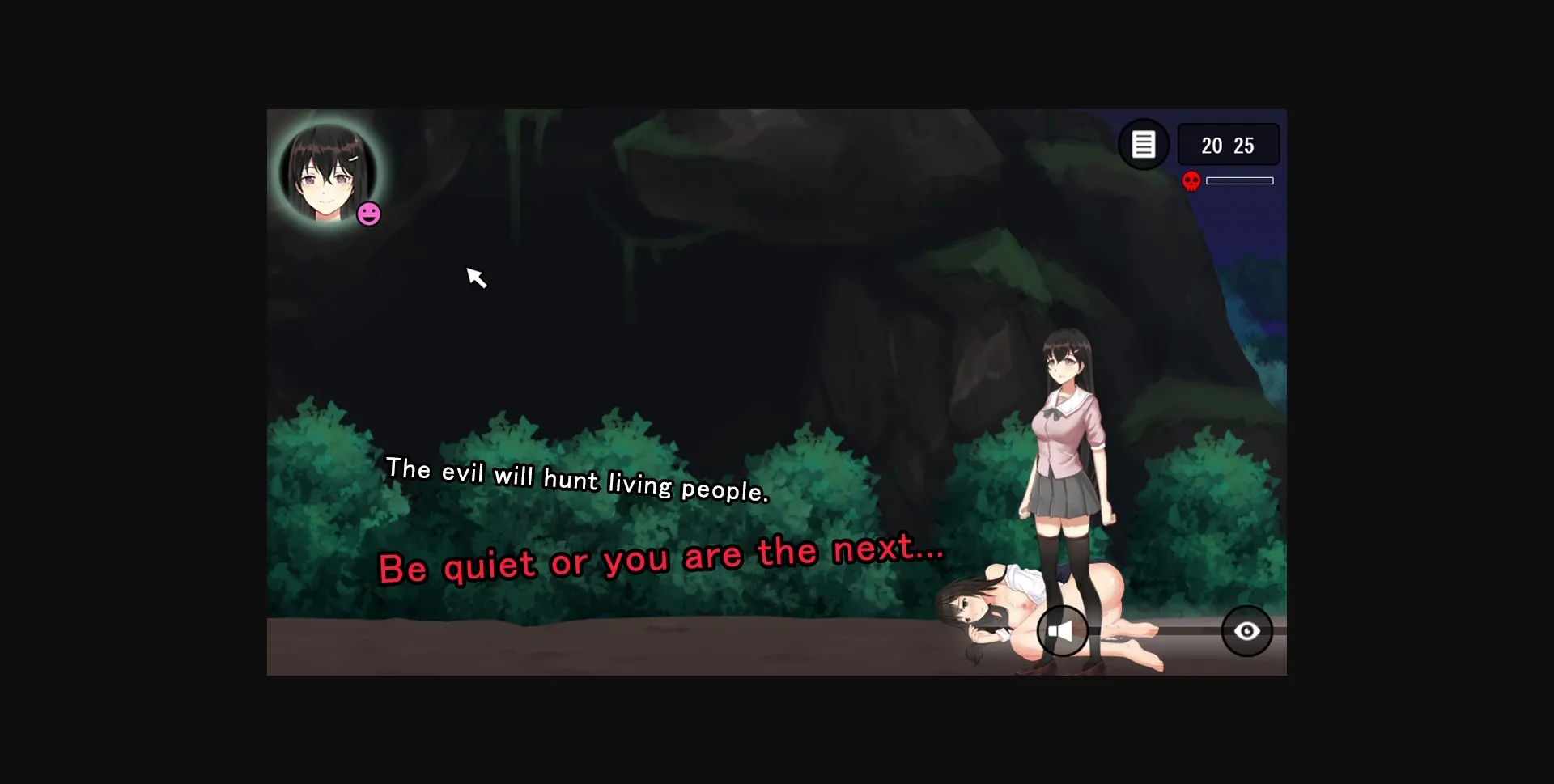Click the danger progress bar beside the skull

pyautogui.click(x=1240, y=180)
